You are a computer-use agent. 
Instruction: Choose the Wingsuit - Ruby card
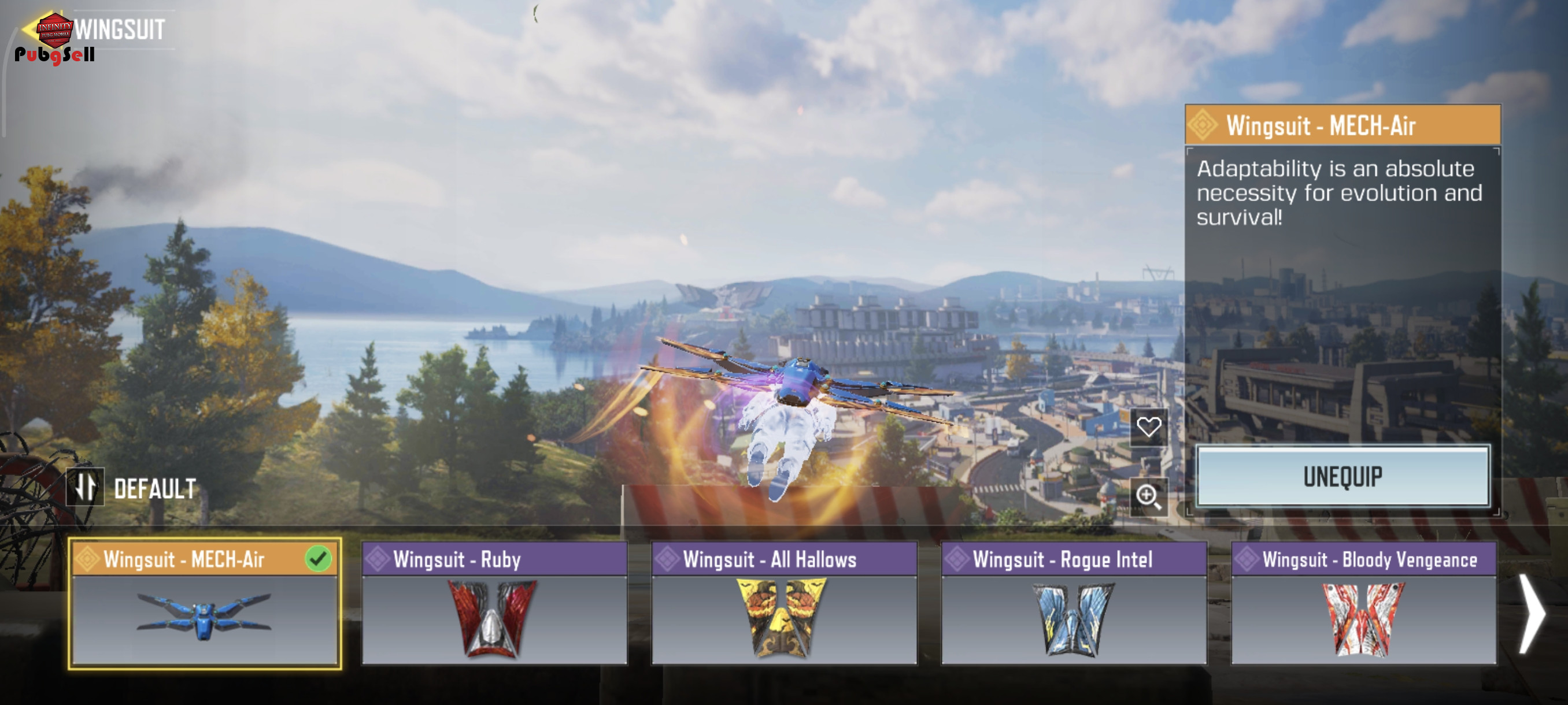[x=494, y=604]
